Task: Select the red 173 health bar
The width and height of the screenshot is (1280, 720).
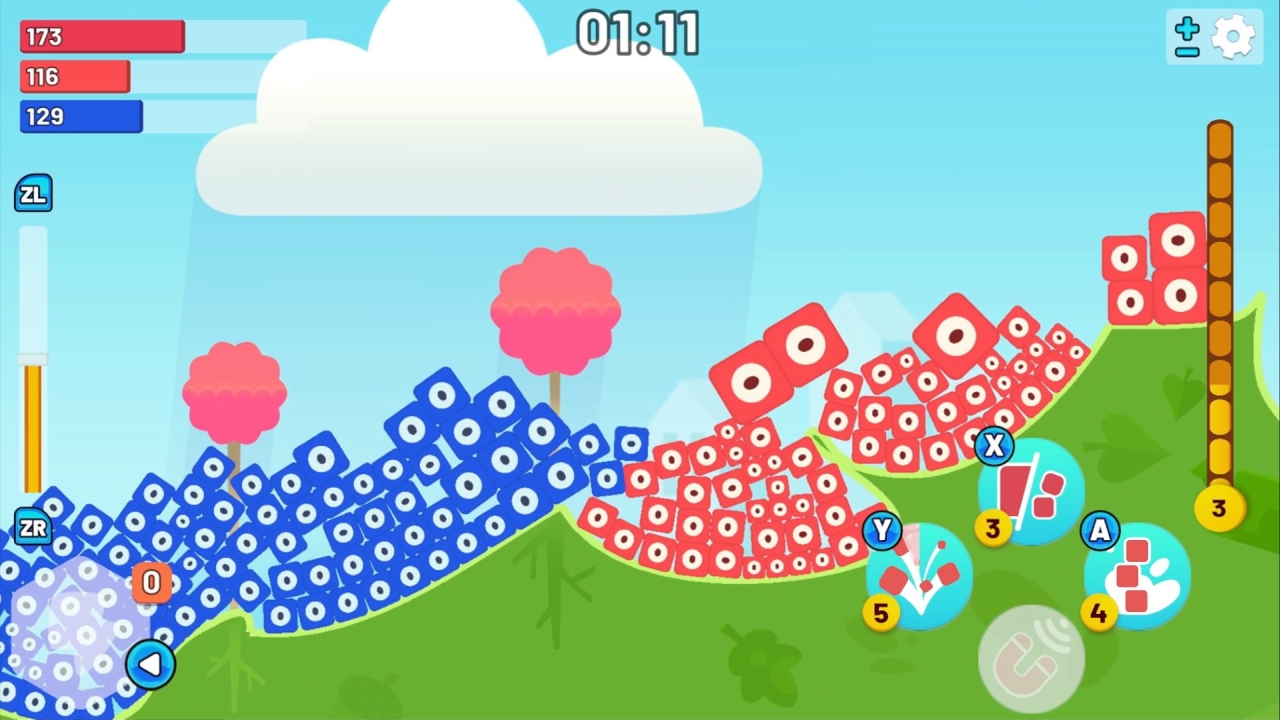Action: pos(100,36)
